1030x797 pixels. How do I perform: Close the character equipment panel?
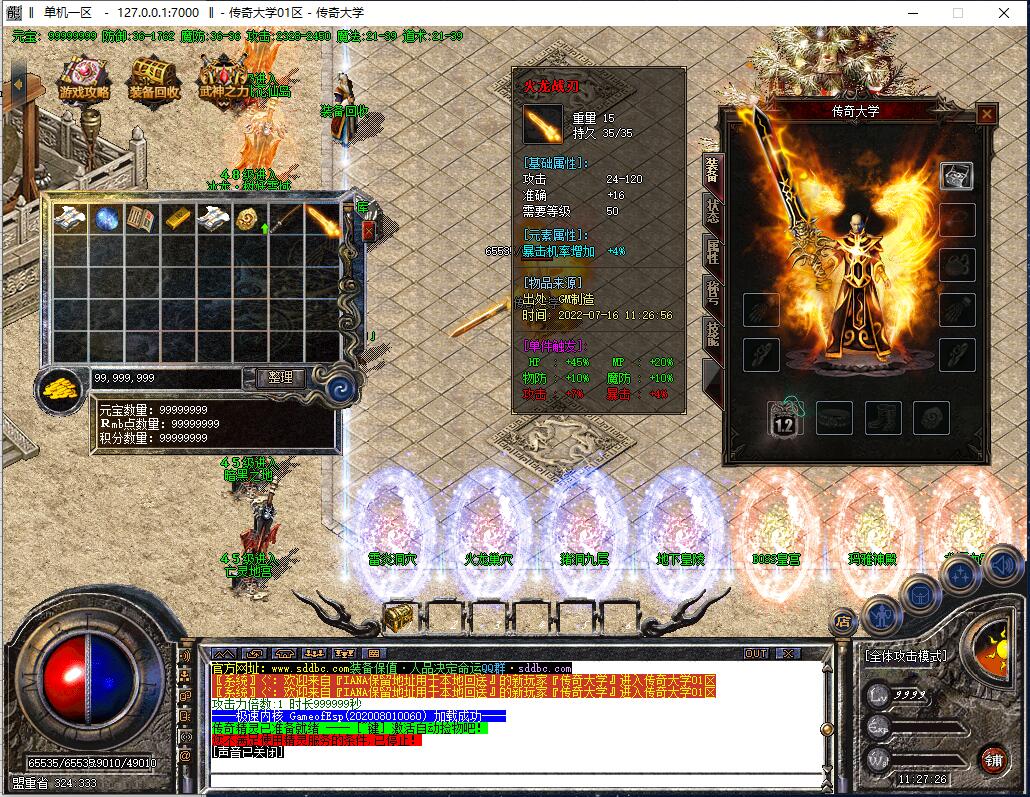[987, 114]
